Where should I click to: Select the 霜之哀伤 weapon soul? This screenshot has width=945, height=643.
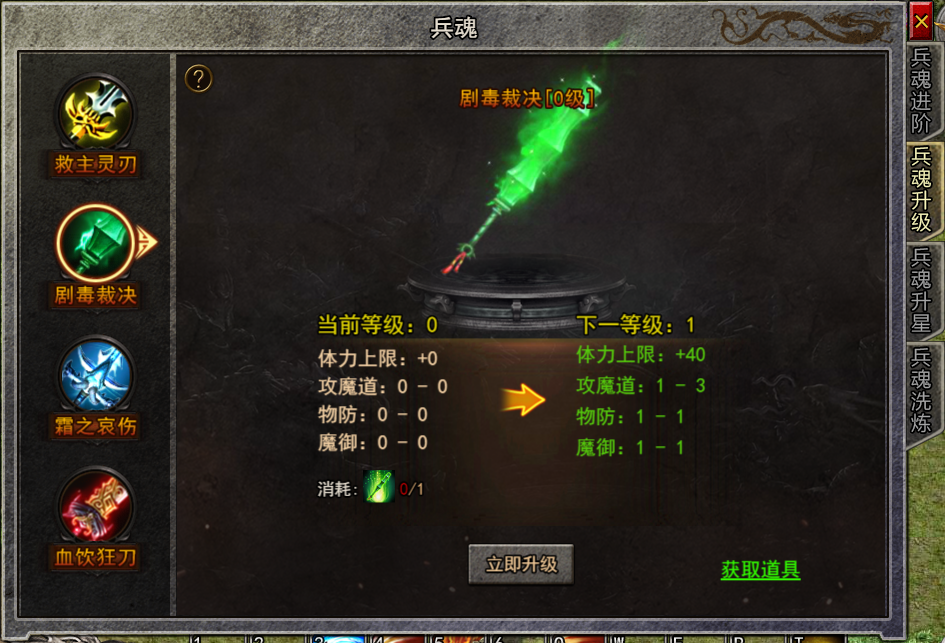point(95,375)
